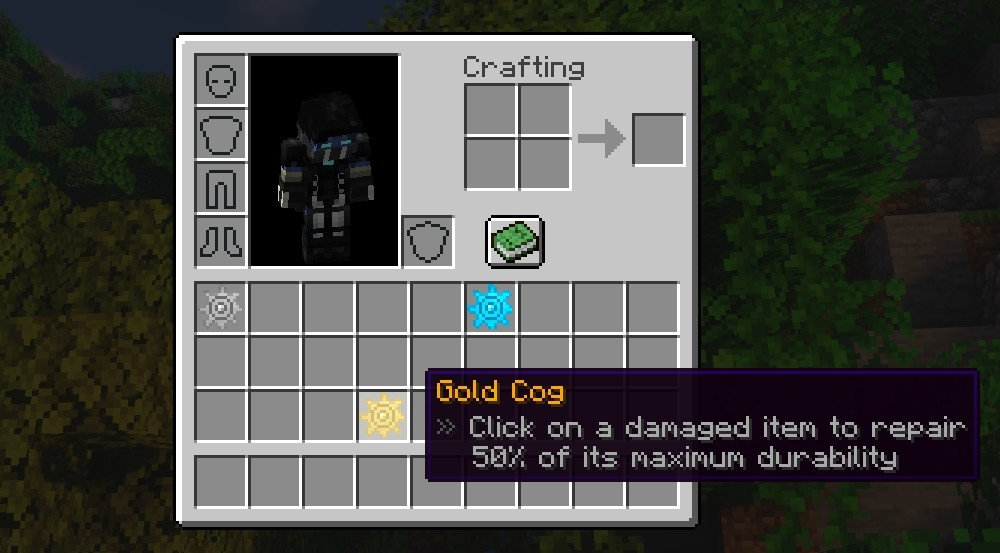Pick up the blue diamond cog
1000x553 pixels.
click(x=490, y=308)
